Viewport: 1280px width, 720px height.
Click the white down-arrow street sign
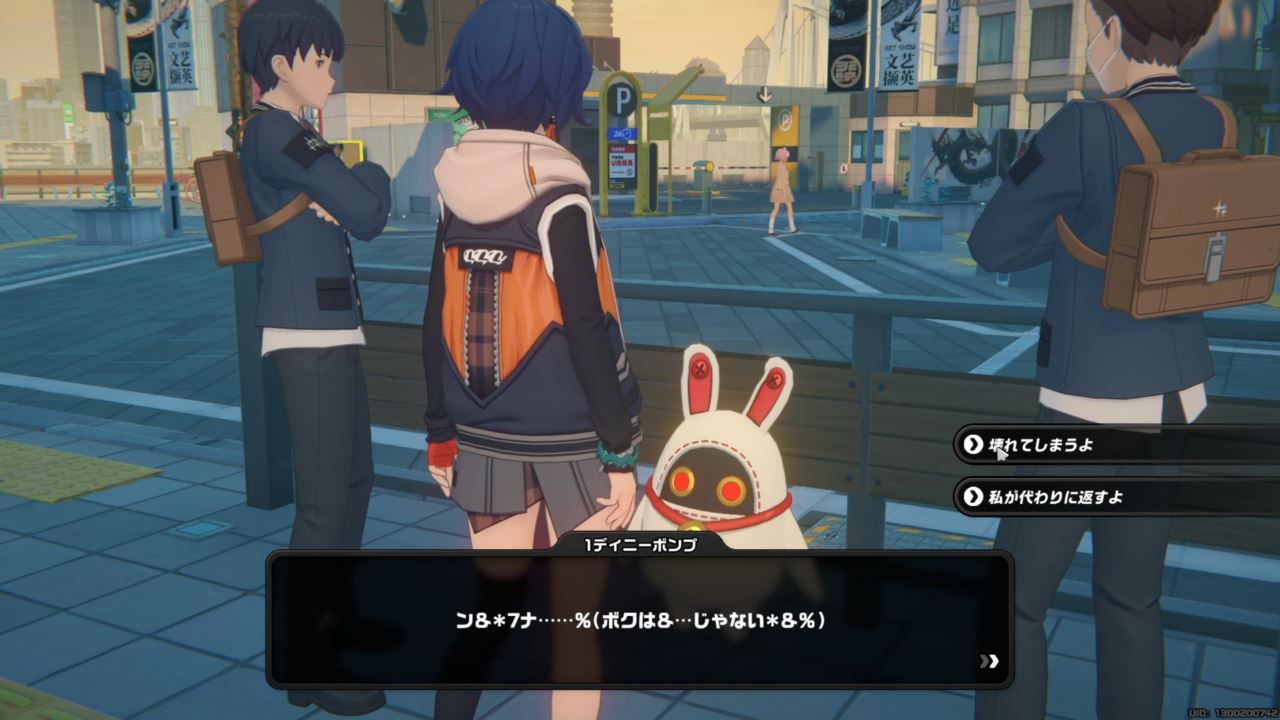pyautogui.click(x=765, y=94)
